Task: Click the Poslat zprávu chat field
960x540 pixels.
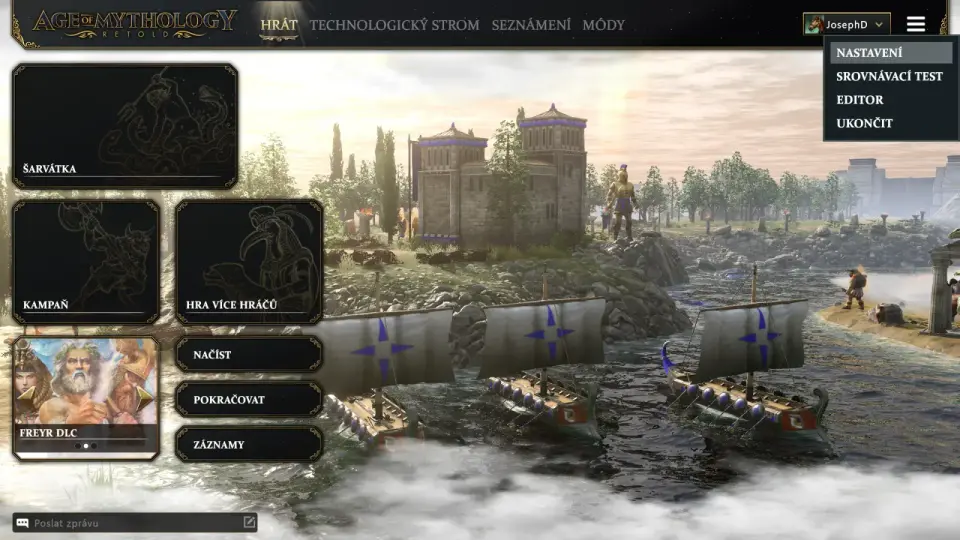Action: [130, 523]
